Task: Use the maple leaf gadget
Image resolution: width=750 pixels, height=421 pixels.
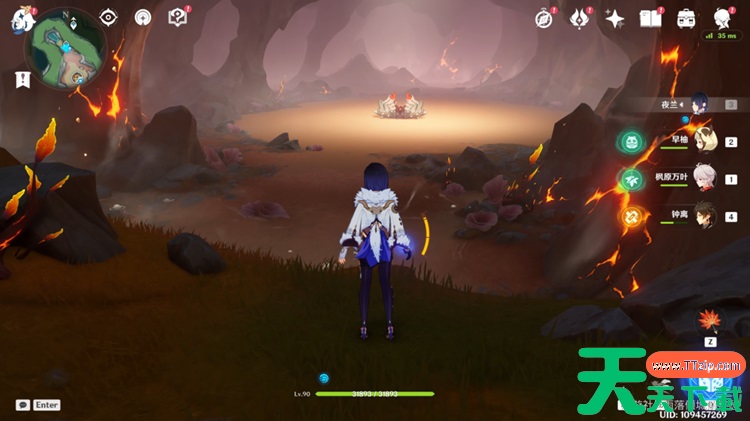Action: click(x=711, y=322)
